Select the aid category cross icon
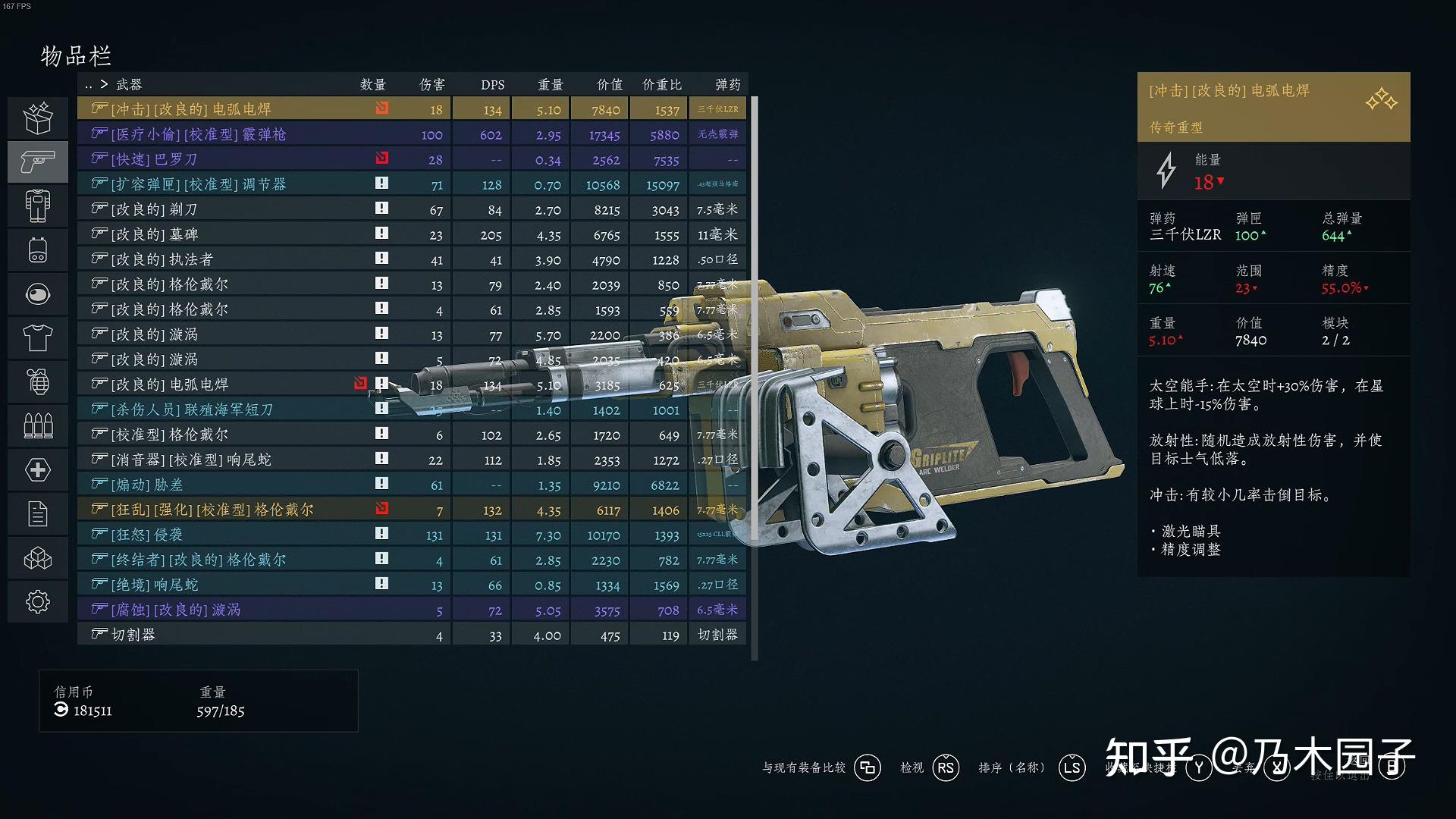Viewport: 1456px width, 819px height. tap(38, 469)
